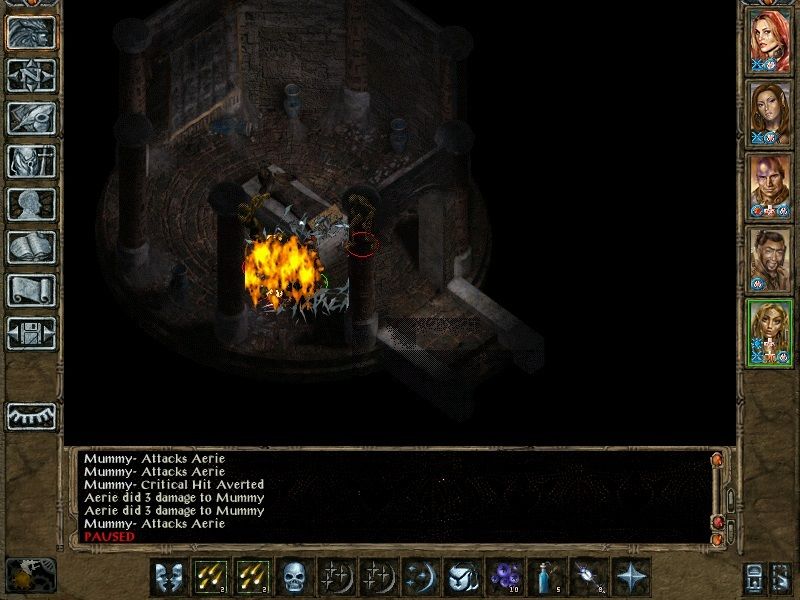Activate the four-pointed star ability button
The image size is (800, 600).
(630, 577)
